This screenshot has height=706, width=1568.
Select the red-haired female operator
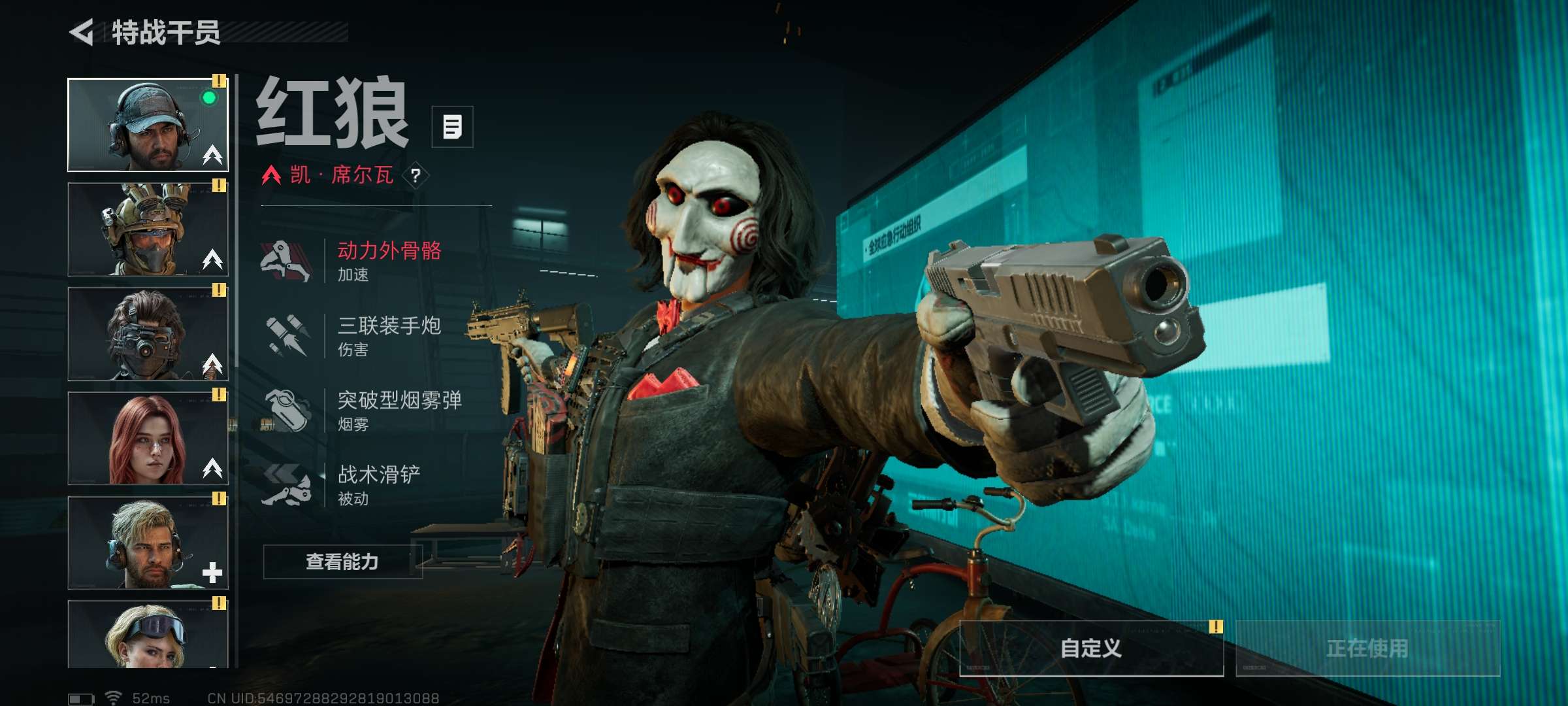(x=148, y=438)
